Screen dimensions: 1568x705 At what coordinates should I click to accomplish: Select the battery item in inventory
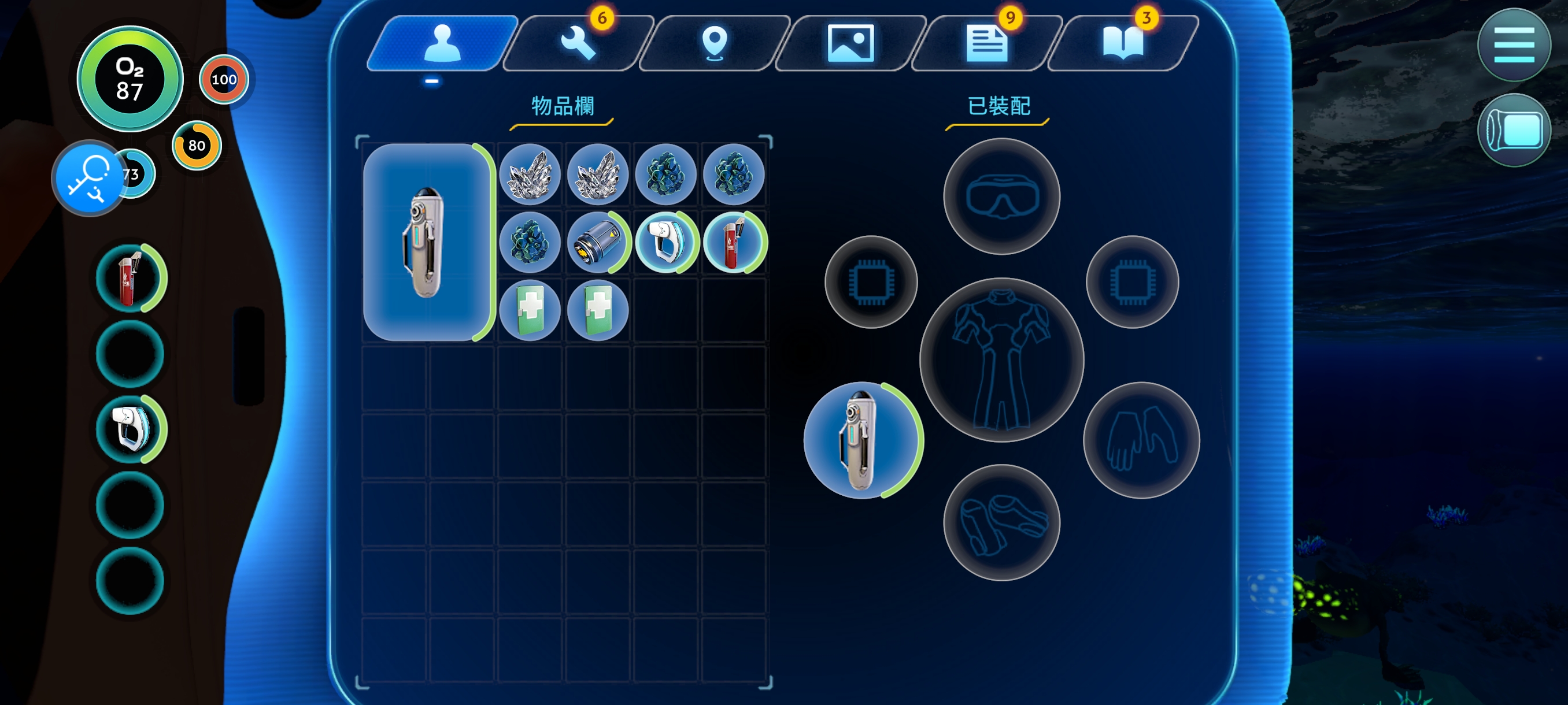click(x=598, y=242)
